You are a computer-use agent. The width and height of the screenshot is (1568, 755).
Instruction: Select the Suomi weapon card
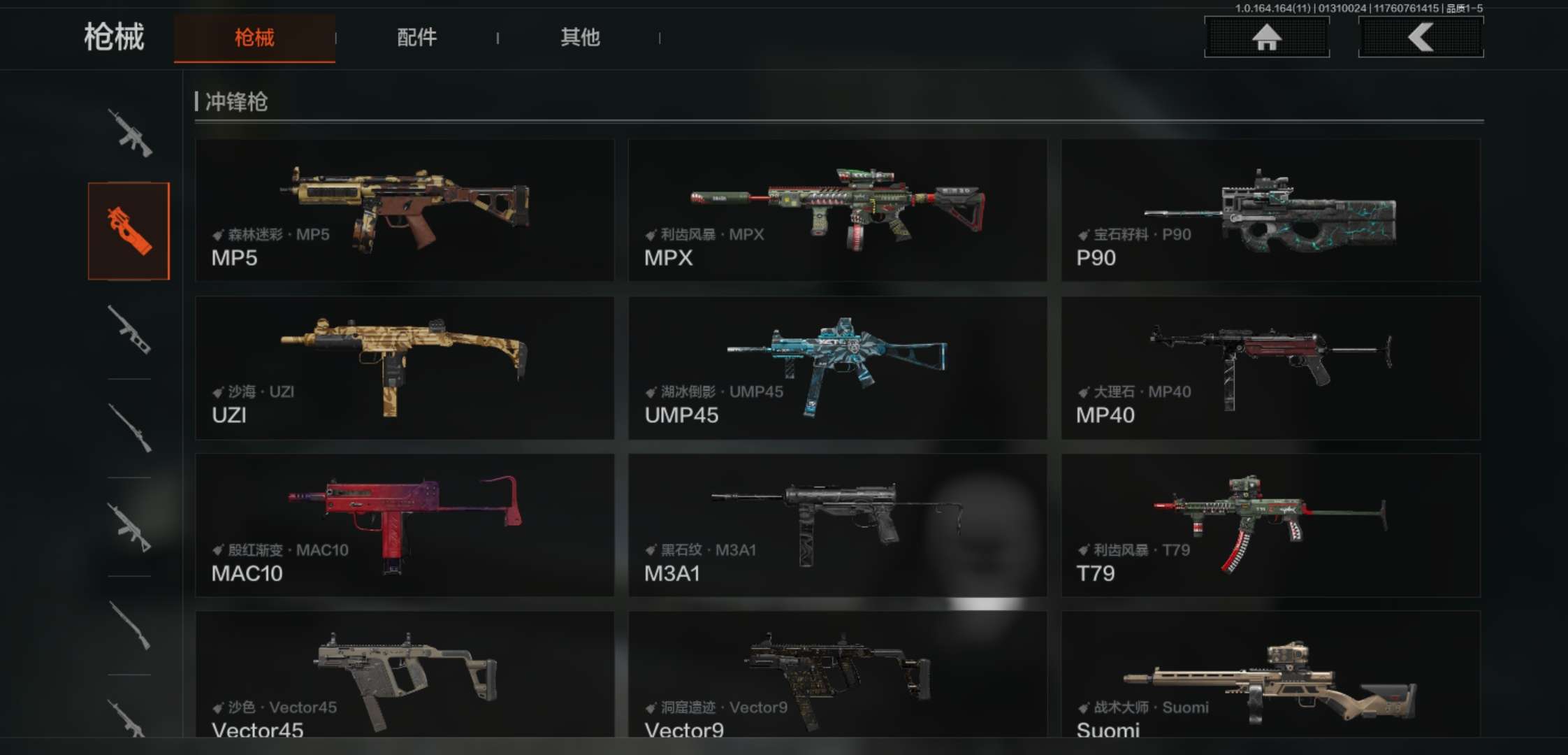(x=1270, y=675)
